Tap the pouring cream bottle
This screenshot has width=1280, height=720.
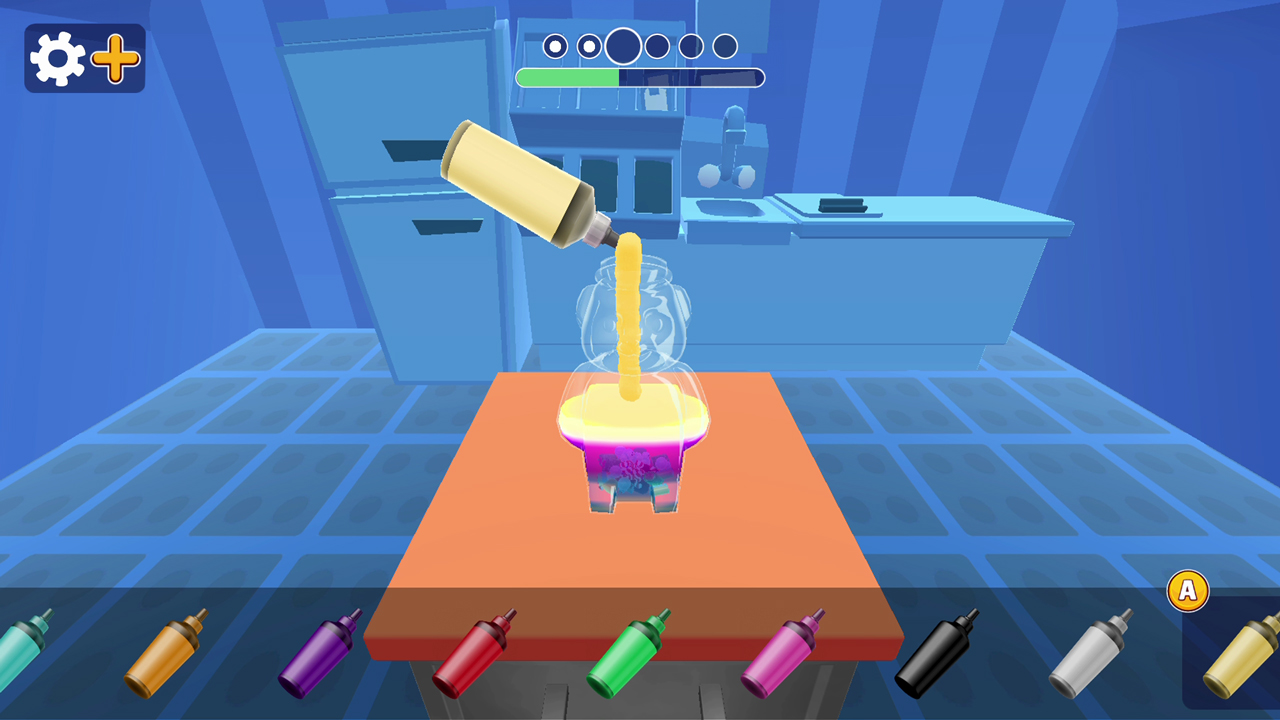(520, 180)
